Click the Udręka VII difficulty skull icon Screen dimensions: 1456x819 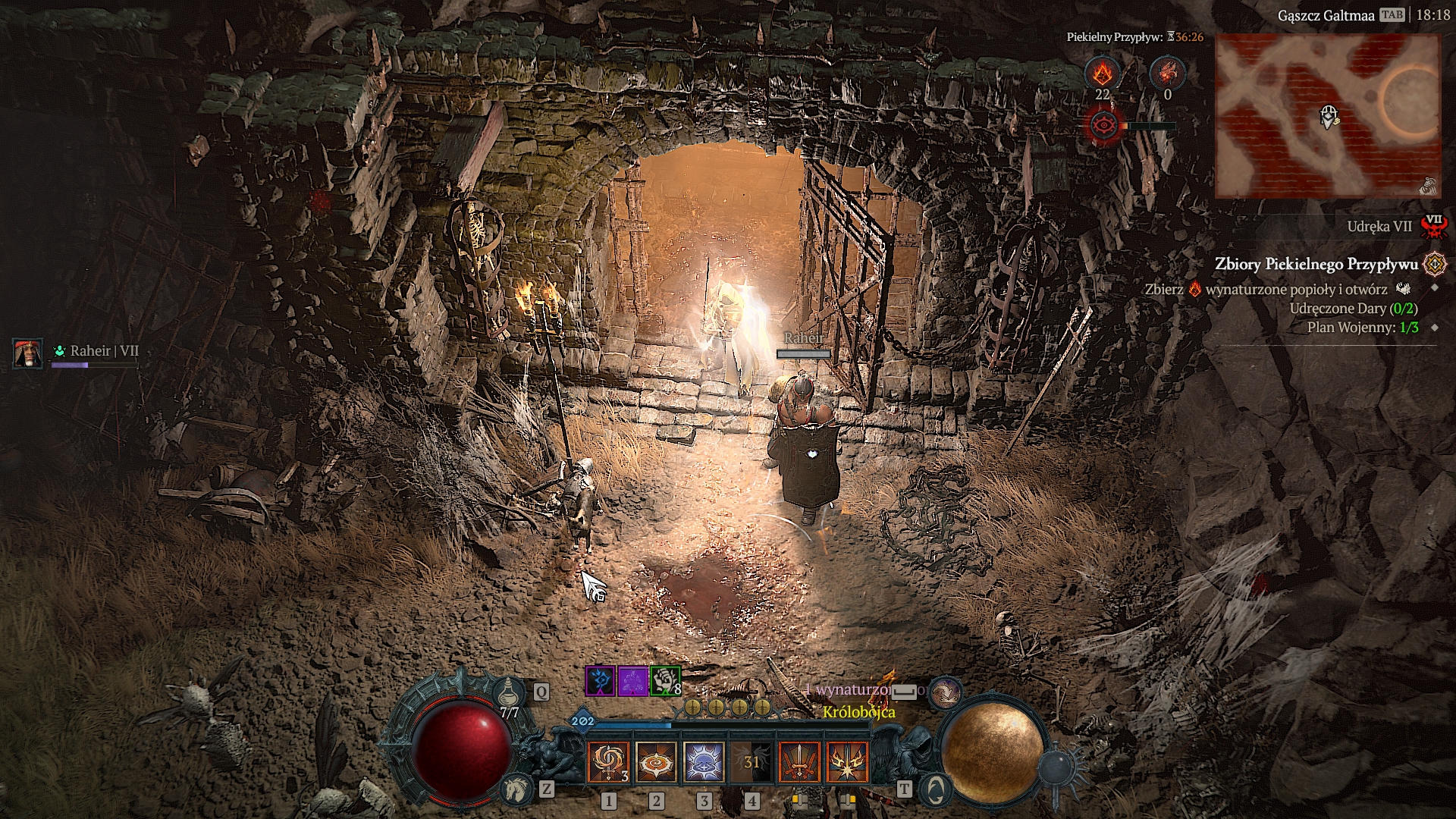click(x=1433, y=226)
